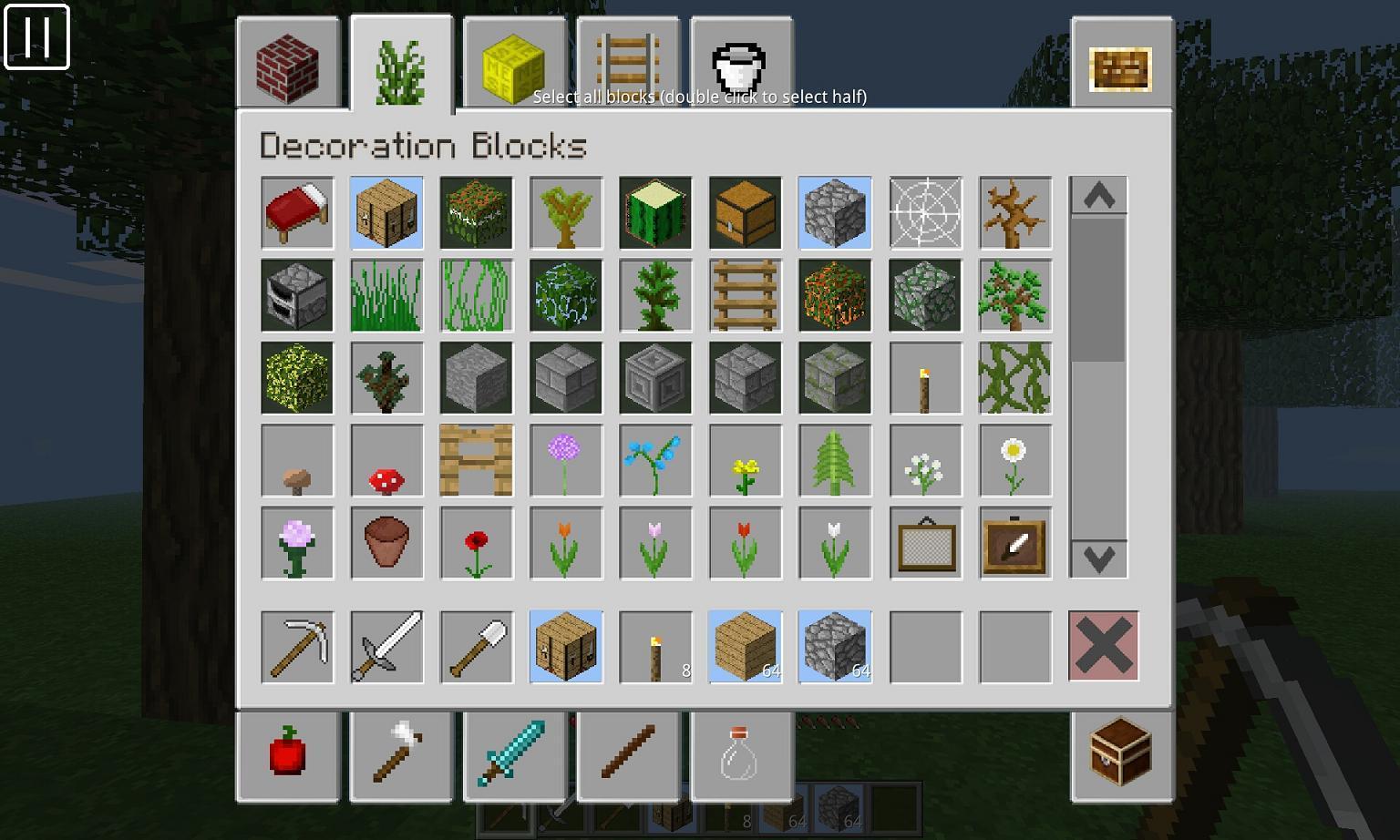The height and width of the screenshot is (840, 1400).
Task: Click the pause button
Action: 38,37
